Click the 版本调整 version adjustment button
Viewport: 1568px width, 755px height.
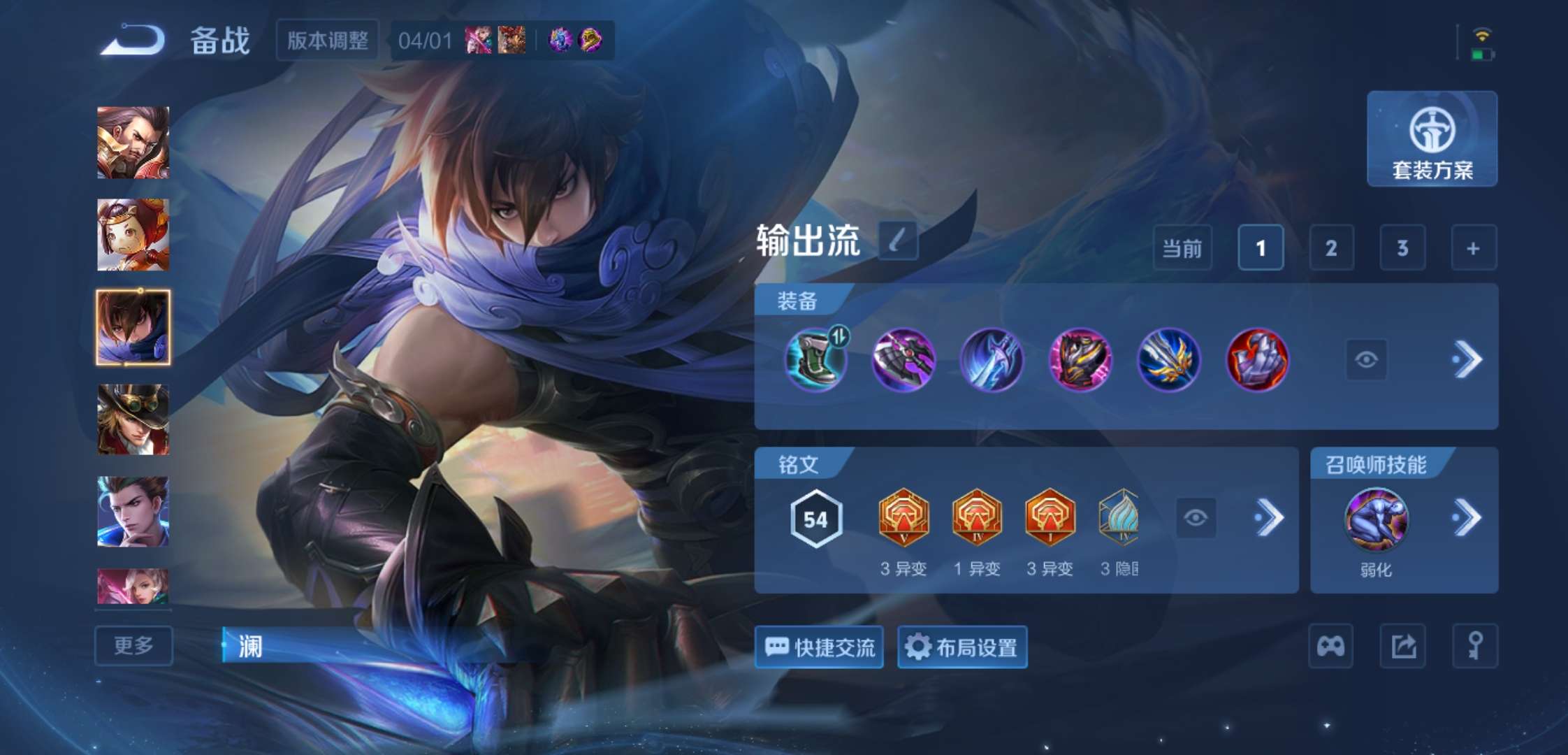328,40
